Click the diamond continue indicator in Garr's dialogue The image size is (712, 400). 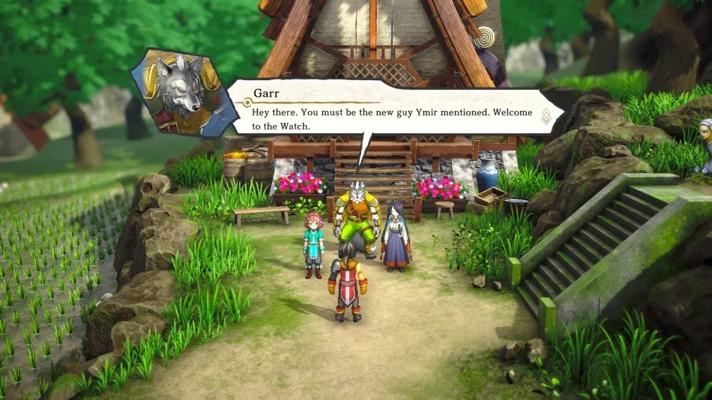pyautogui.click(x=546, y=116)
